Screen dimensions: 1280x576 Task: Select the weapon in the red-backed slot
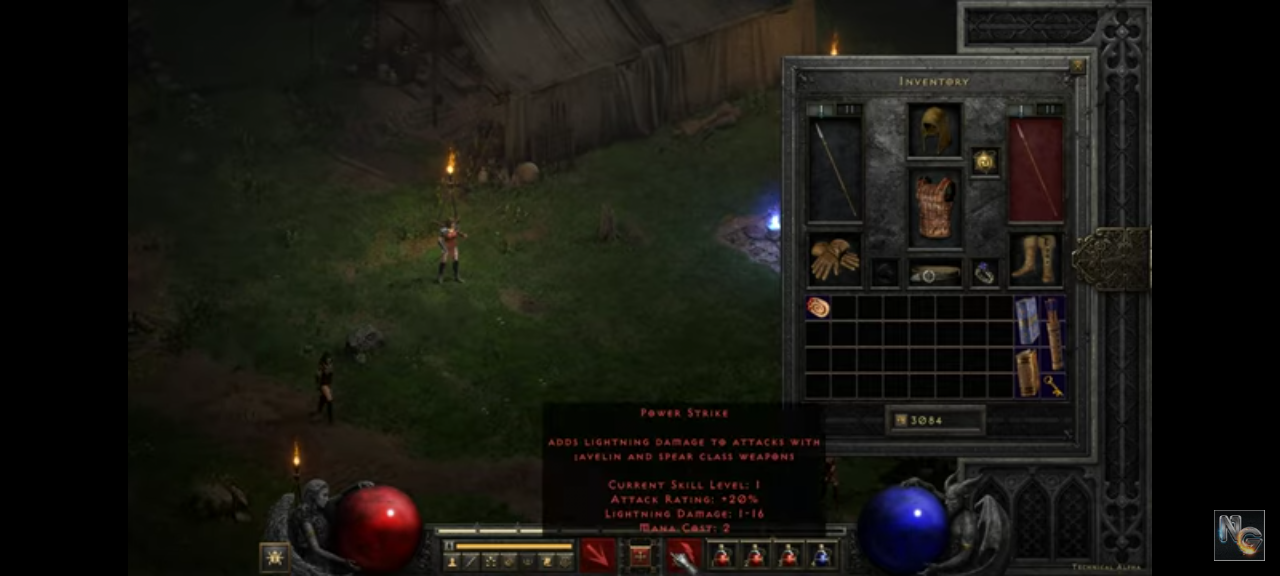1035,169
